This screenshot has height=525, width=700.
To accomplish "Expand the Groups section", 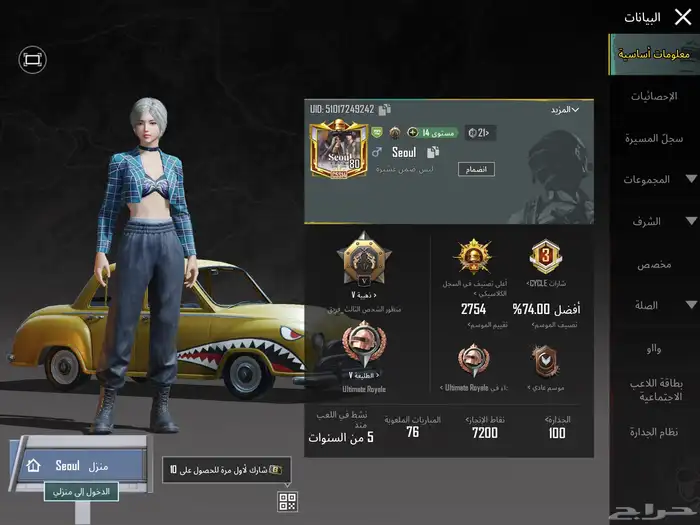I will 654,180.
